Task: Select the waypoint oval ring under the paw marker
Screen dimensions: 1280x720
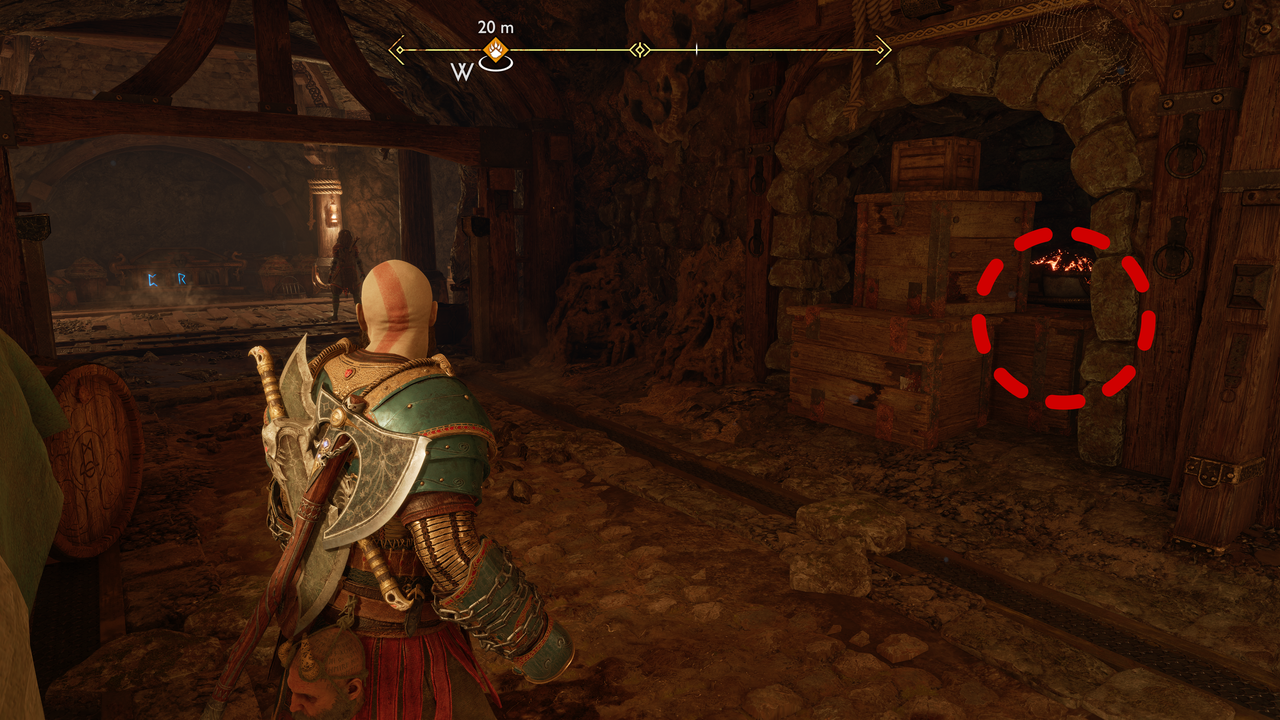Action: click(x=496, y=63)
